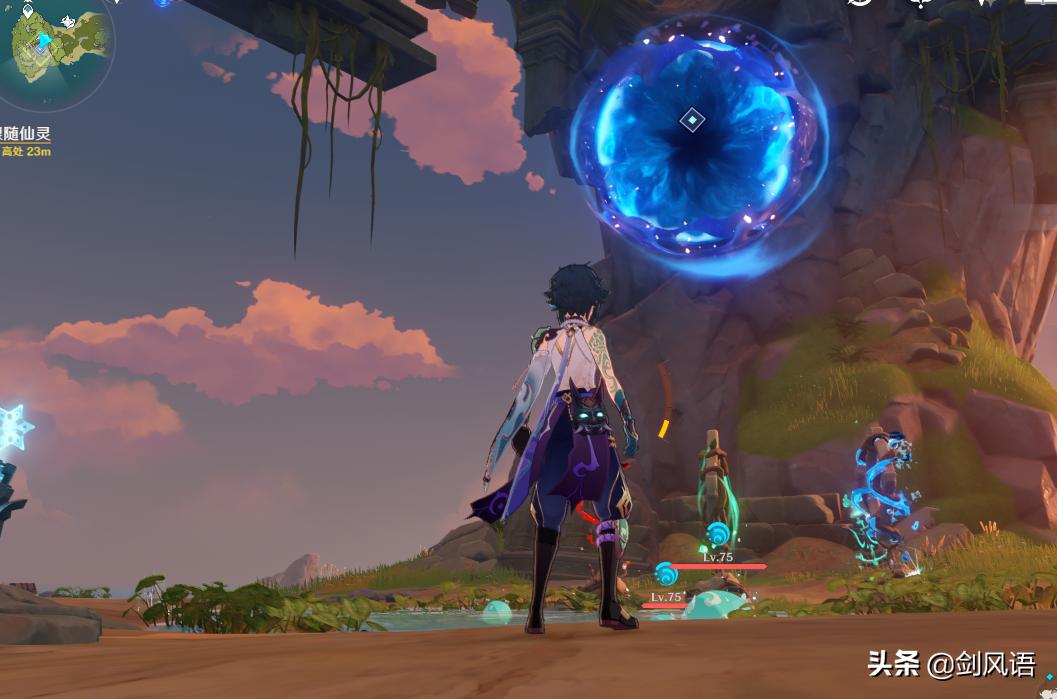1057x699 pixels.
Task: Select the quest tracker text 随仙灵
Action: (25, 134)
